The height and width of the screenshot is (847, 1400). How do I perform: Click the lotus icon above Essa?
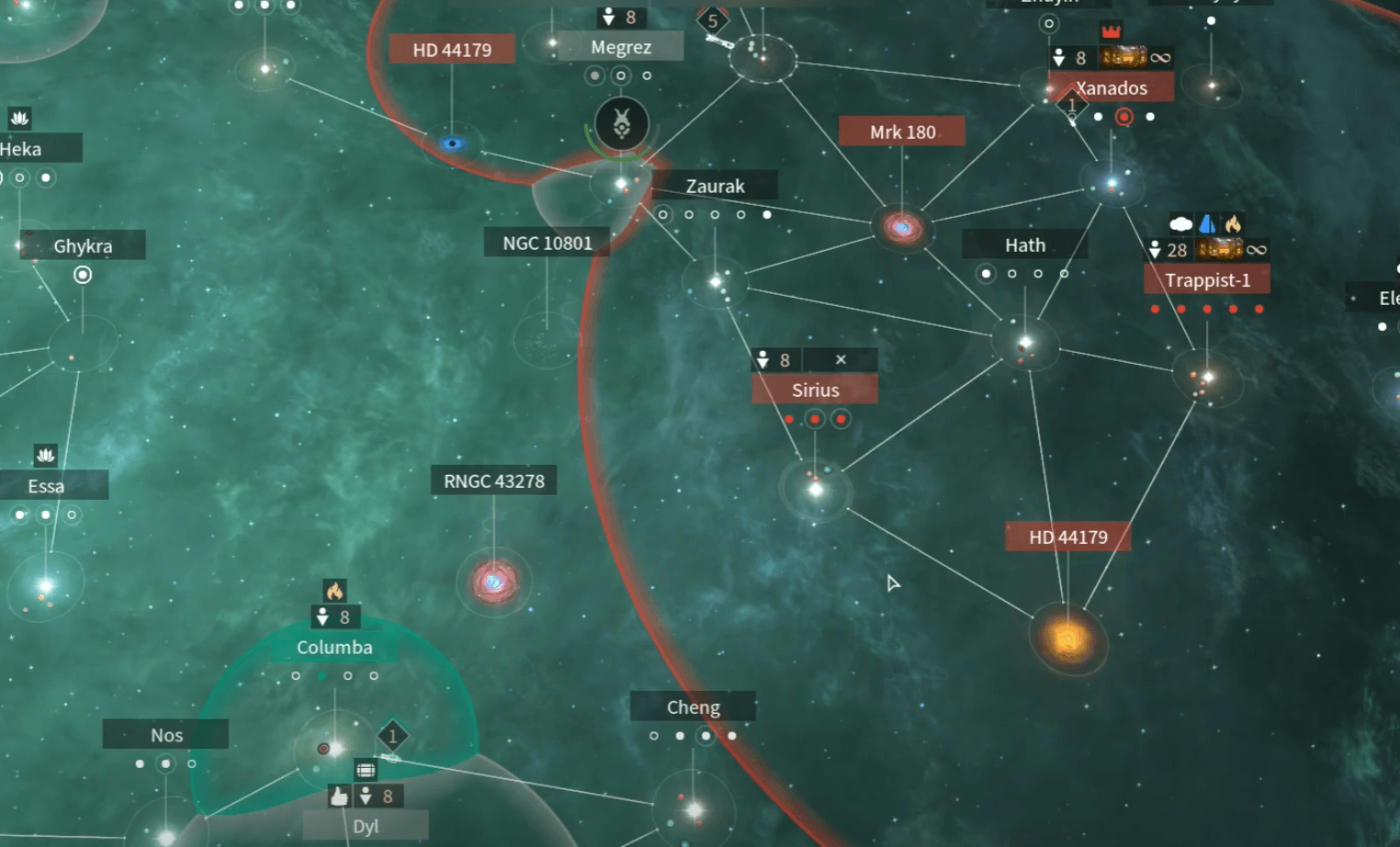coord(45,455)
